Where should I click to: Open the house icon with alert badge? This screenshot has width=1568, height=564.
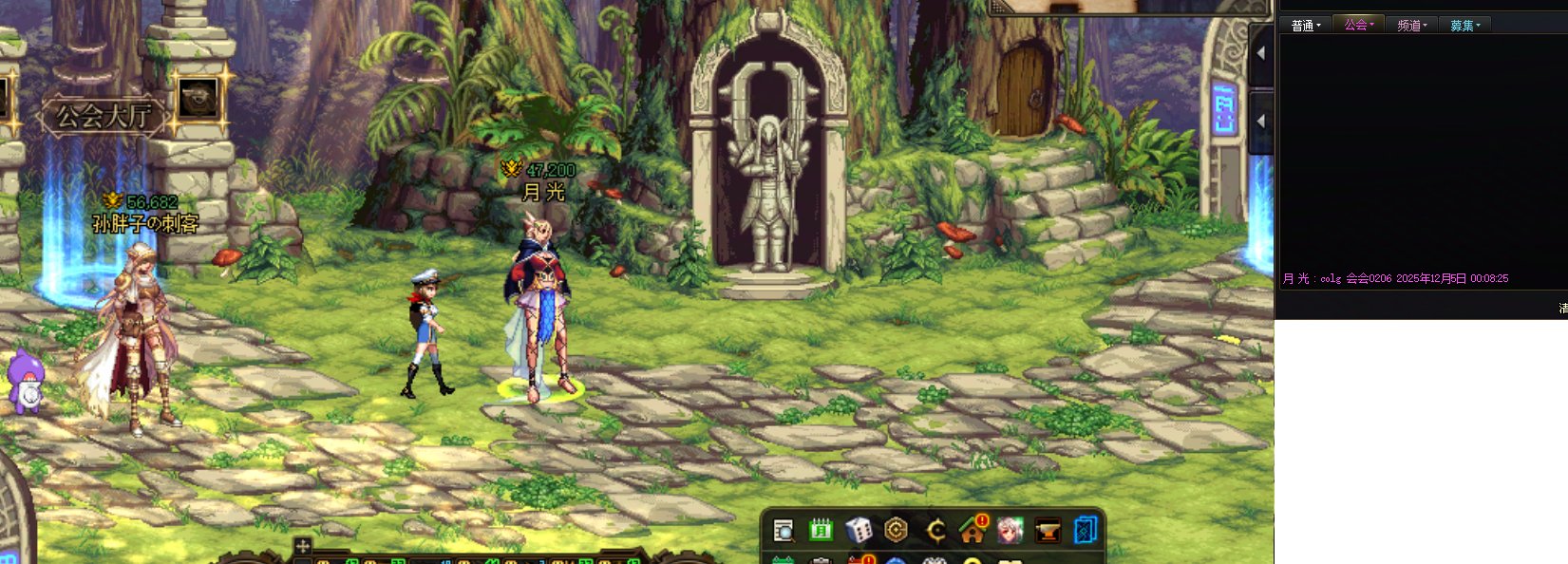point(973,530)
